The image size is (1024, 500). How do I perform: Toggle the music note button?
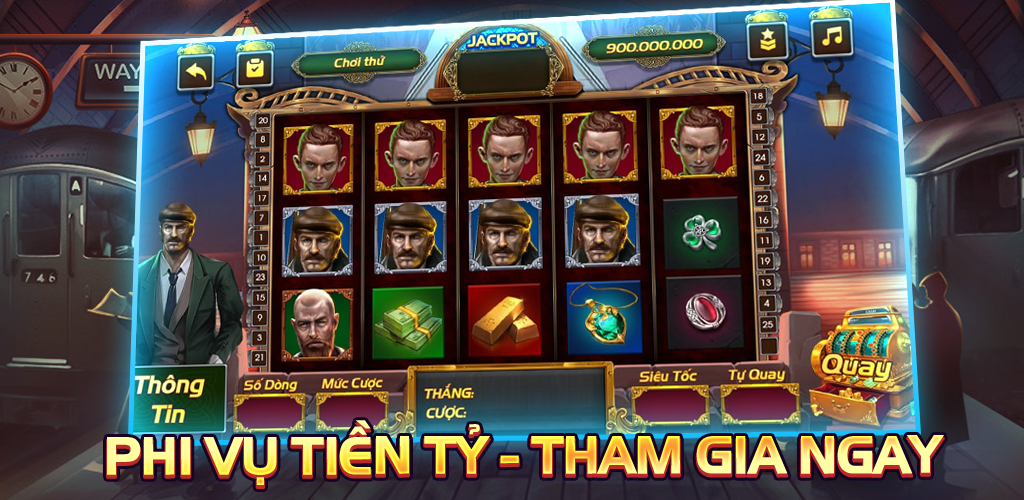pos(830,37)
